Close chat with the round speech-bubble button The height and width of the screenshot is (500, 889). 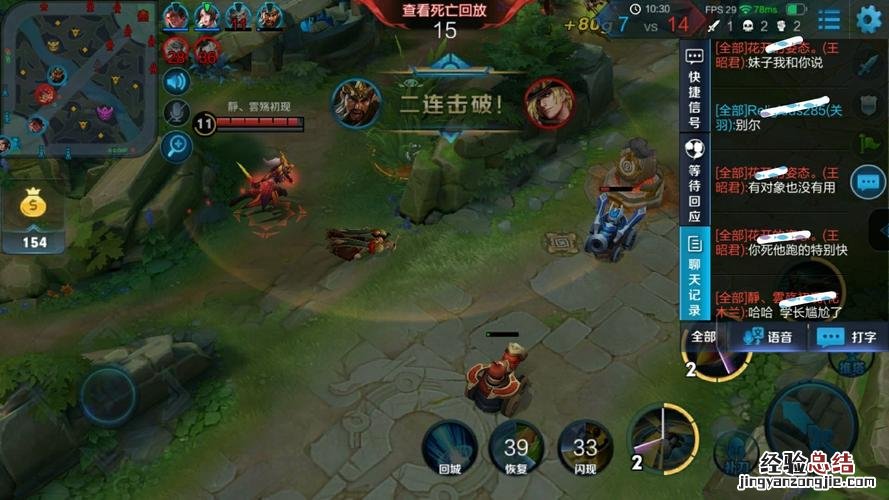pos(868,182)
